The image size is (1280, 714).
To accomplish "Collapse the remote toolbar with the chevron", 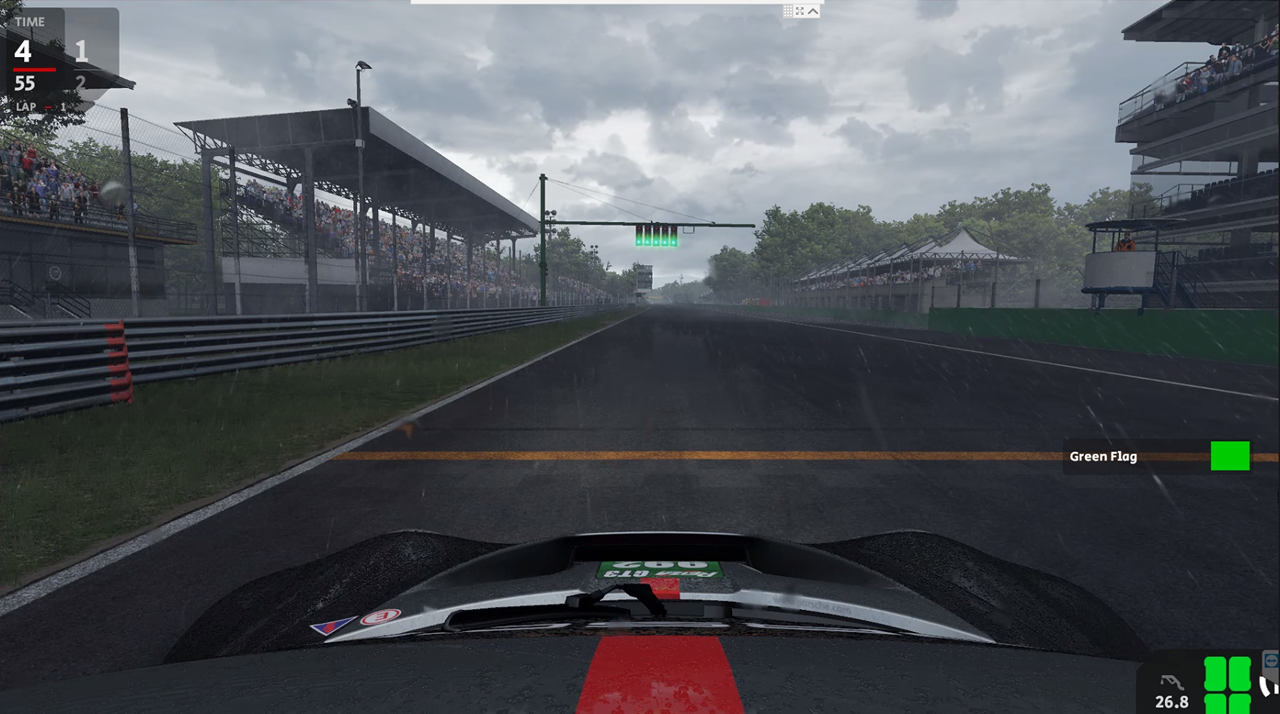I will click(x=813, y=11).
